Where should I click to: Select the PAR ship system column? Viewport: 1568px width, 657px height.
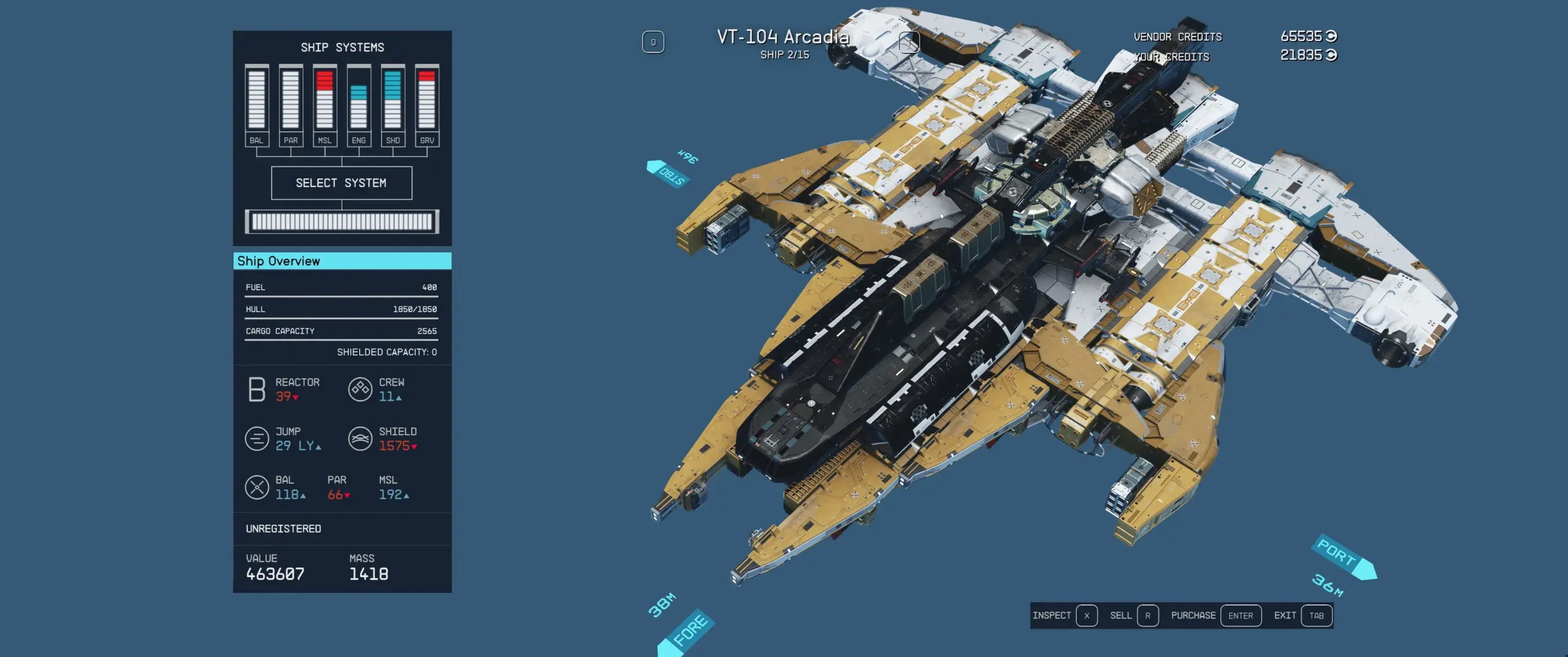[x=291, y=105]
